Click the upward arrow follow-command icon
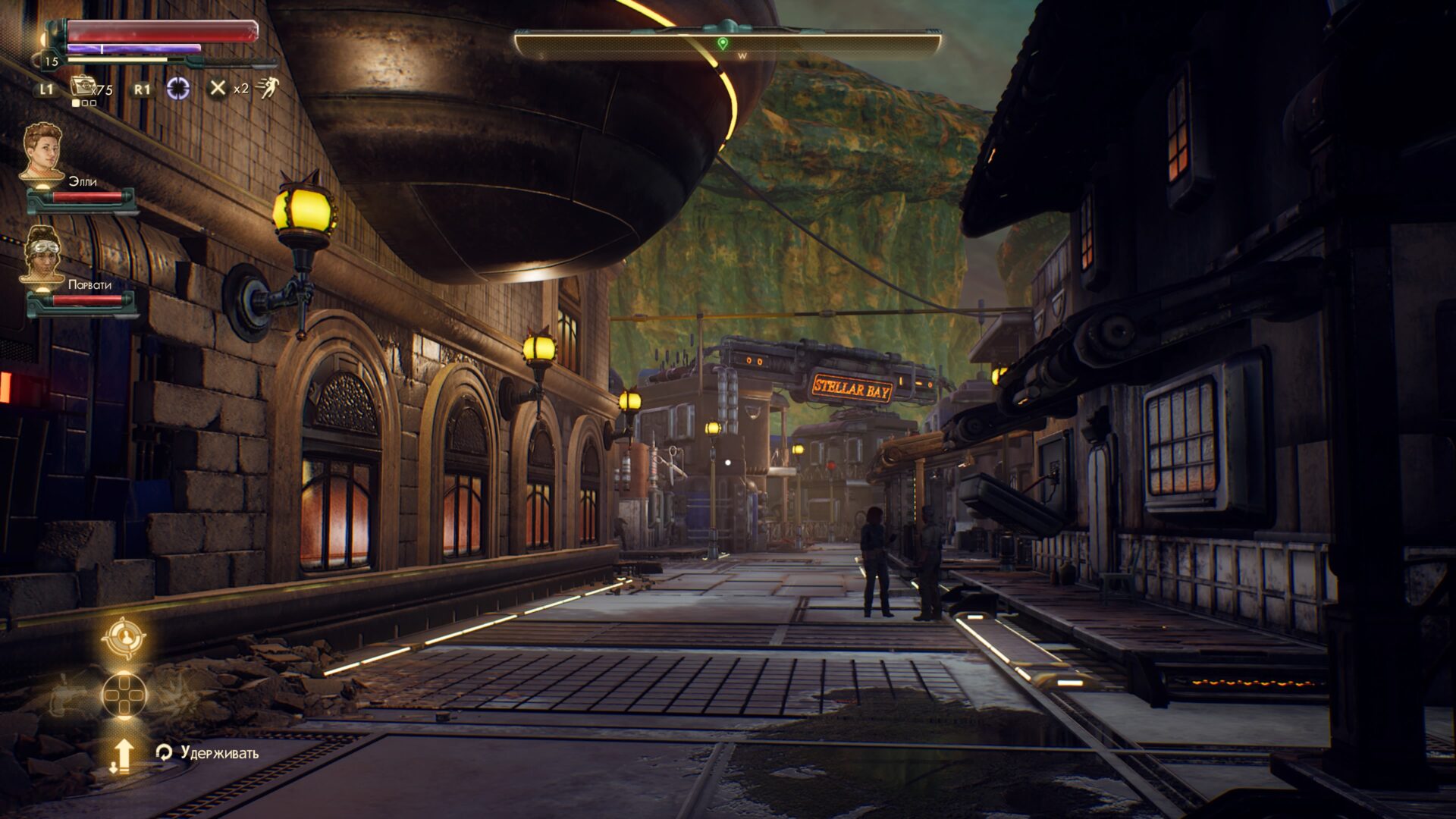Viewport: 1456px width, 819px height. point(123,755)
